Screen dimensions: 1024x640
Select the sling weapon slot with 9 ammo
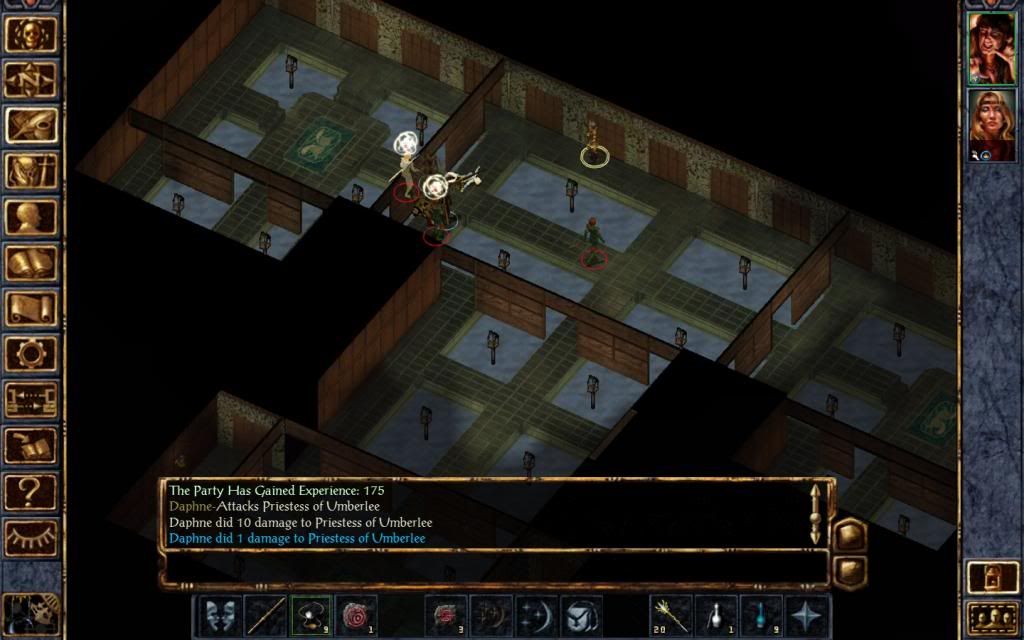(x=311, y=616)
